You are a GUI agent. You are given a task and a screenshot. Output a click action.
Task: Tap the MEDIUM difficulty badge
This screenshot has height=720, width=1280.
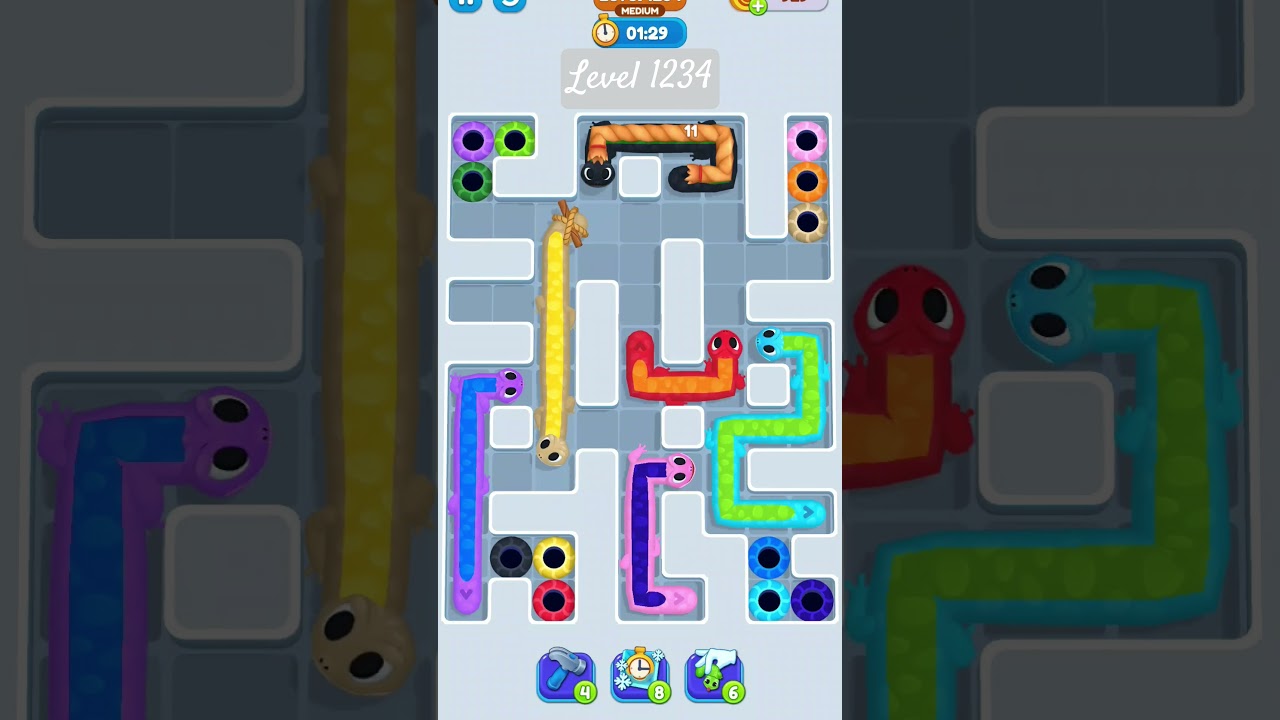click(x=638, y=11)
